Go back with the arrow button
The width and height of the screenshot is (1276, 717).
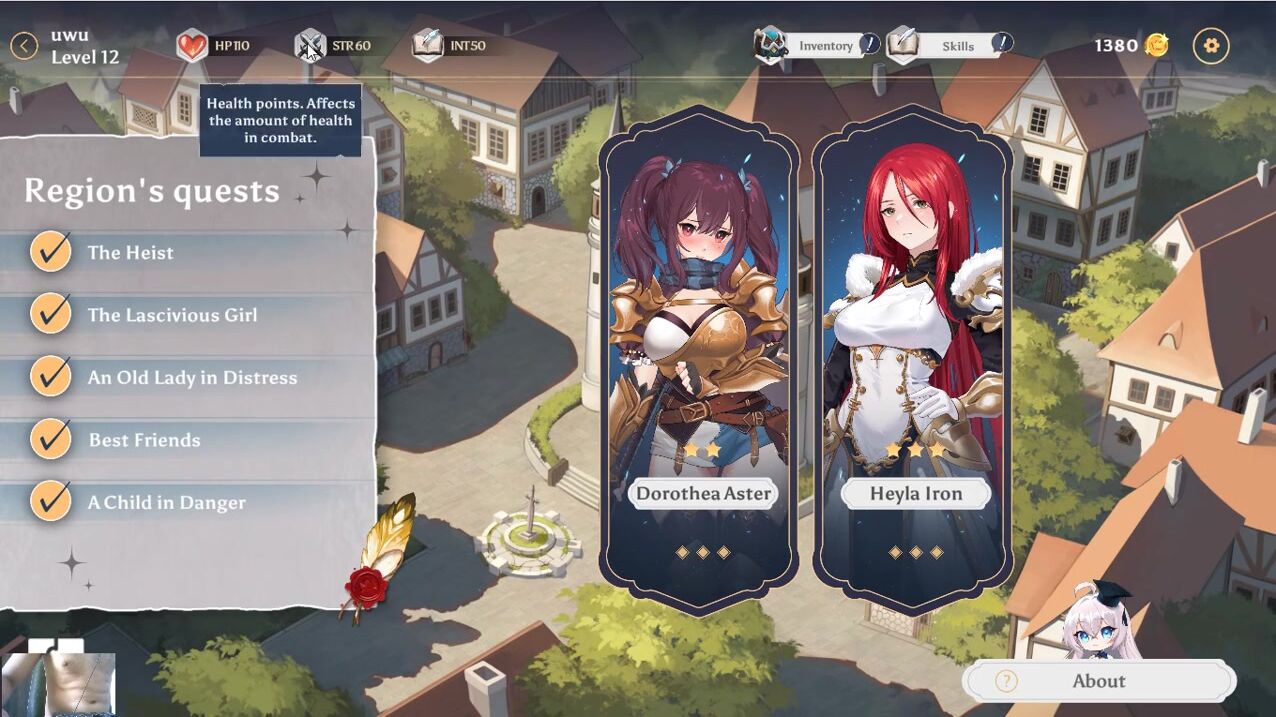(24, 45)
